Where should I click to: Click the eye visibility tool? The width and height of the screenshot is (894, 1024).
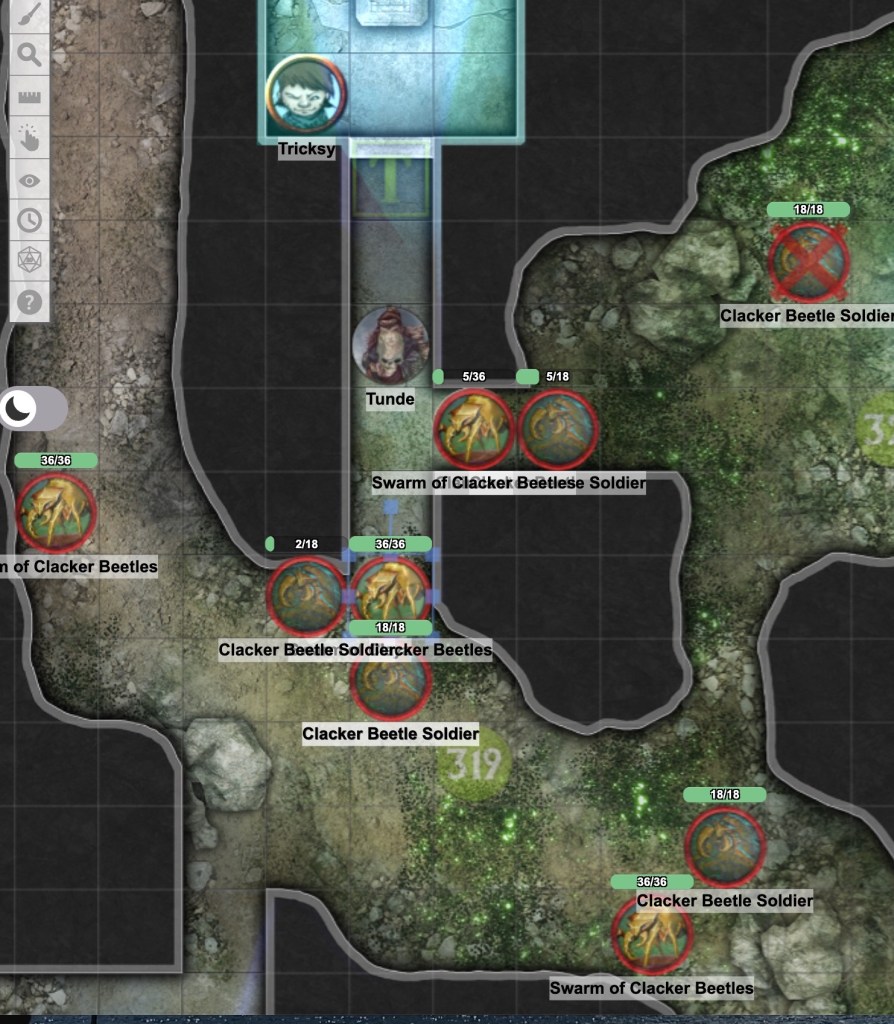(x=30, y=181)
